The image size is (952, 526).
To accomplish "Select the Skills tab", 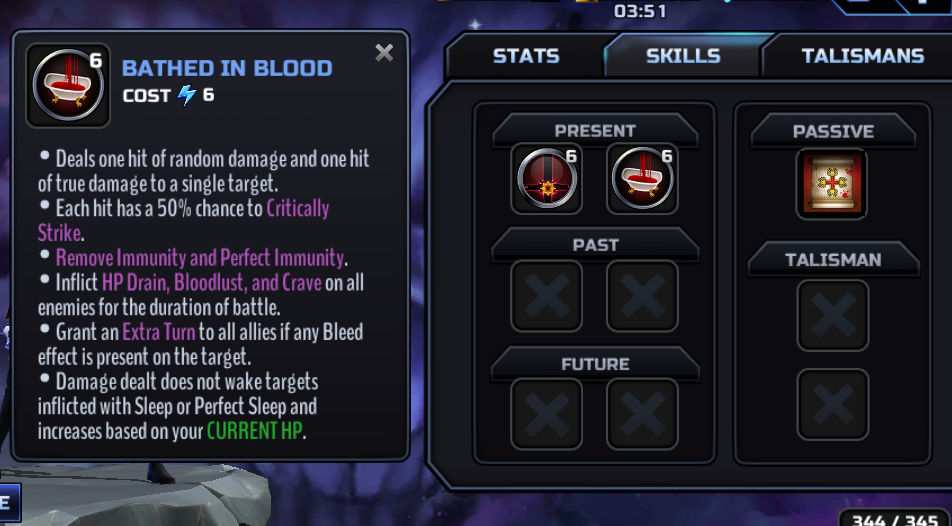I will point(683,56).
